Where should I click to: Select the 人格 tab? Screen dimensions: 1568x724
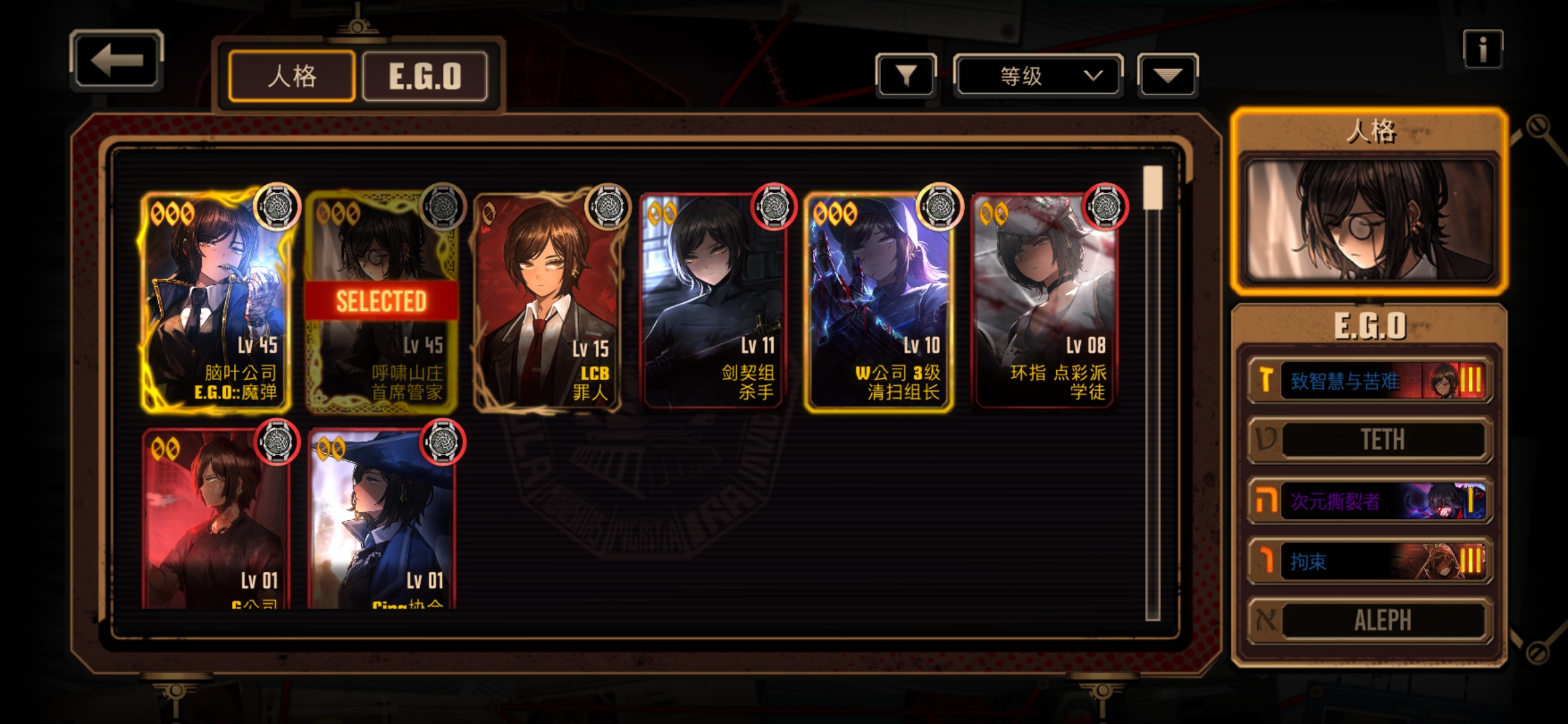[291, 76]
